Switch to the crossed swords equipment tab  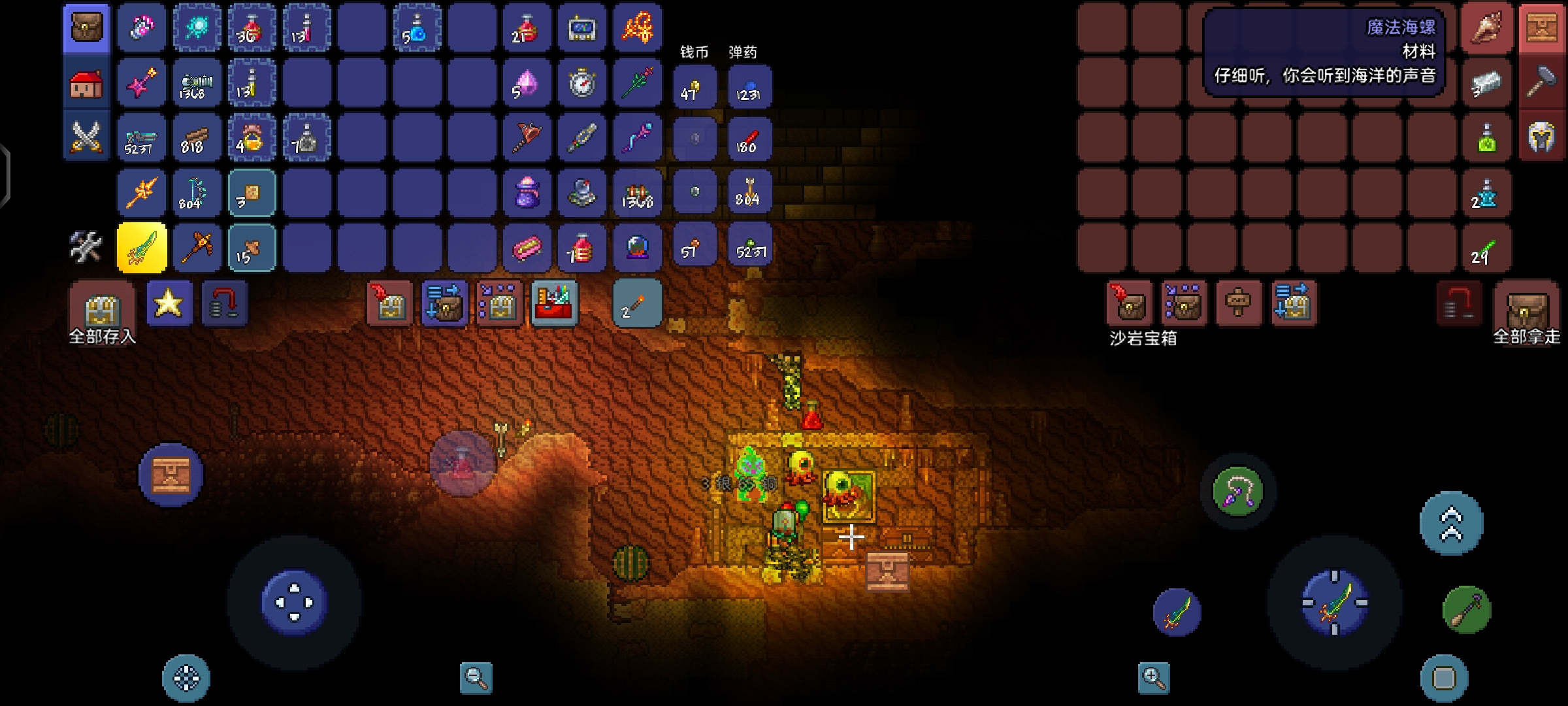(86, 138)
